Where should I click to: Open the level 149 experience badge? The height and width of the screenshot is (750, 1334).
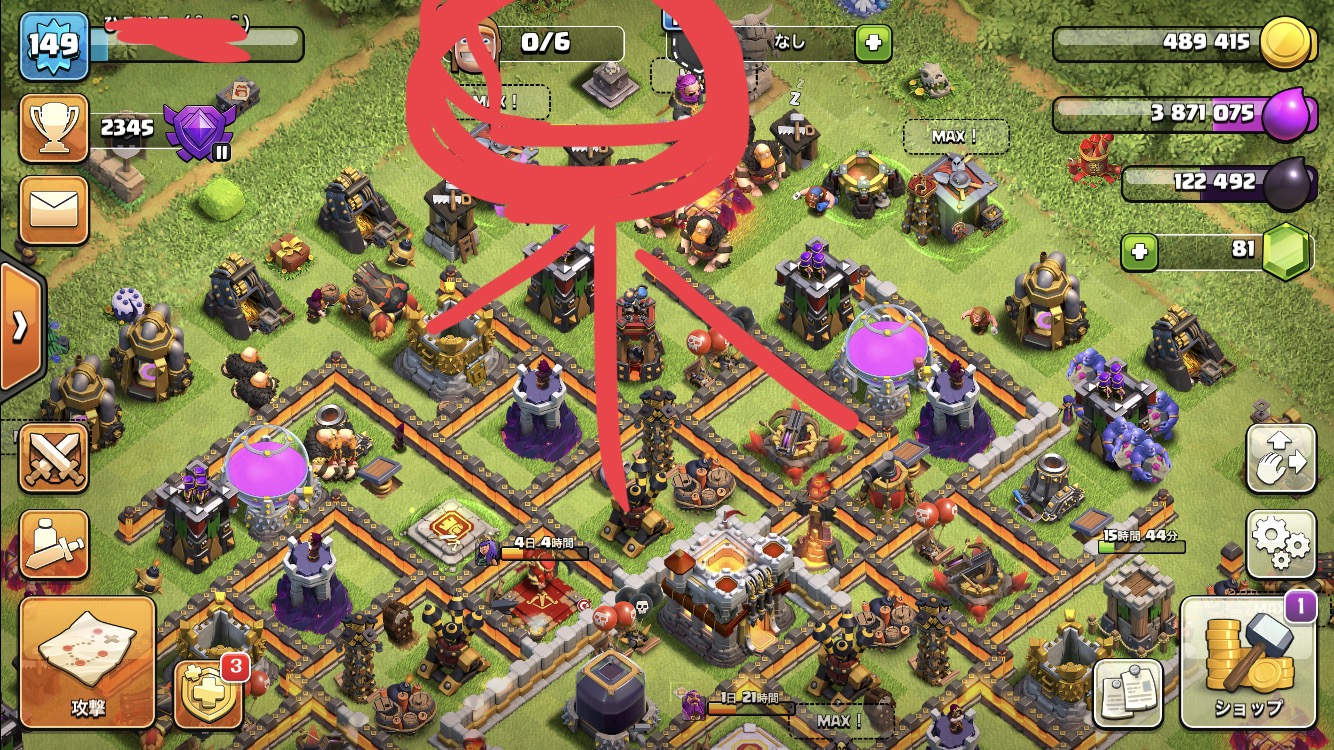click(53, 45)
